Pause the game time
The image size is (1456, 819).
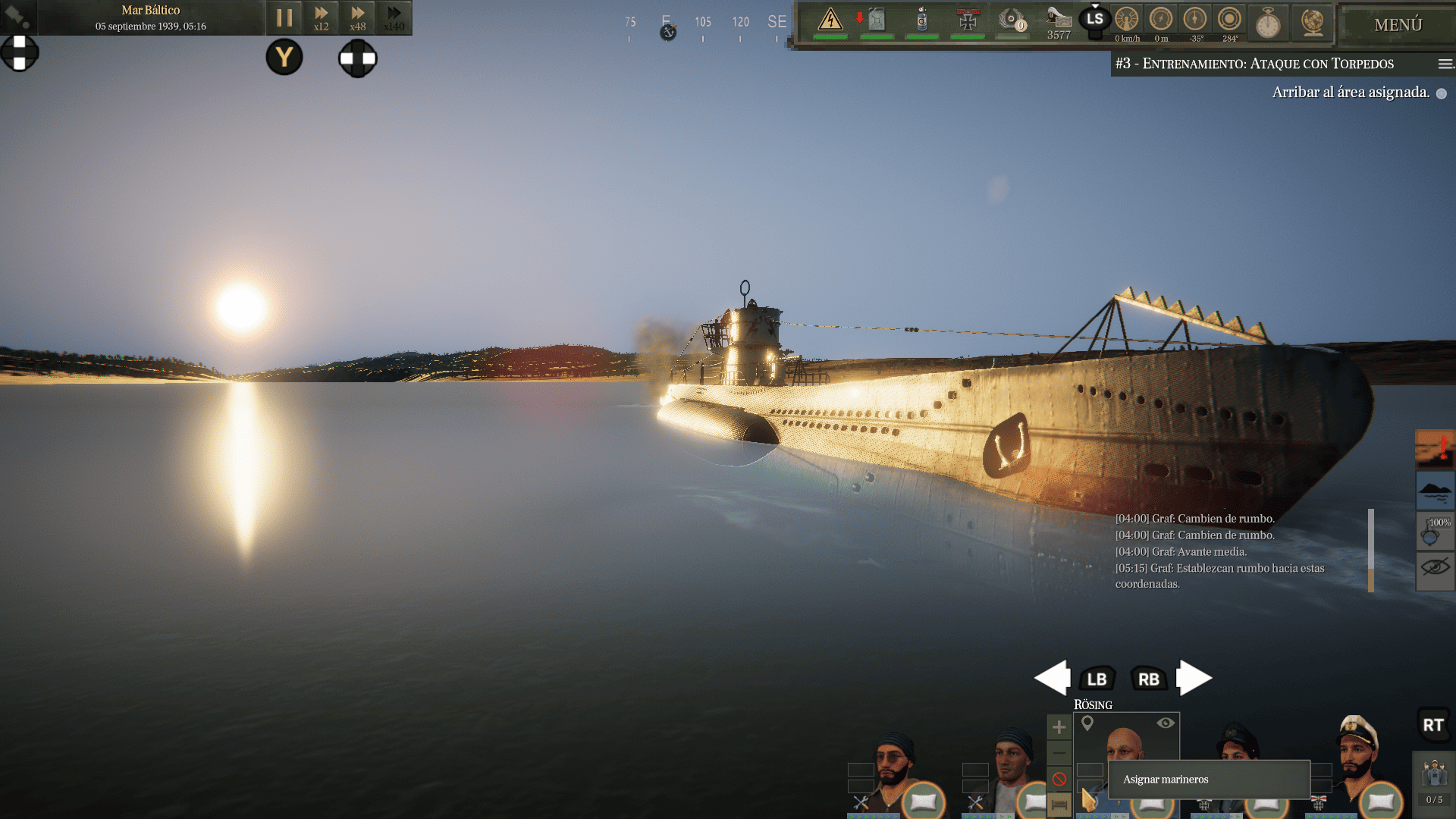284,17
